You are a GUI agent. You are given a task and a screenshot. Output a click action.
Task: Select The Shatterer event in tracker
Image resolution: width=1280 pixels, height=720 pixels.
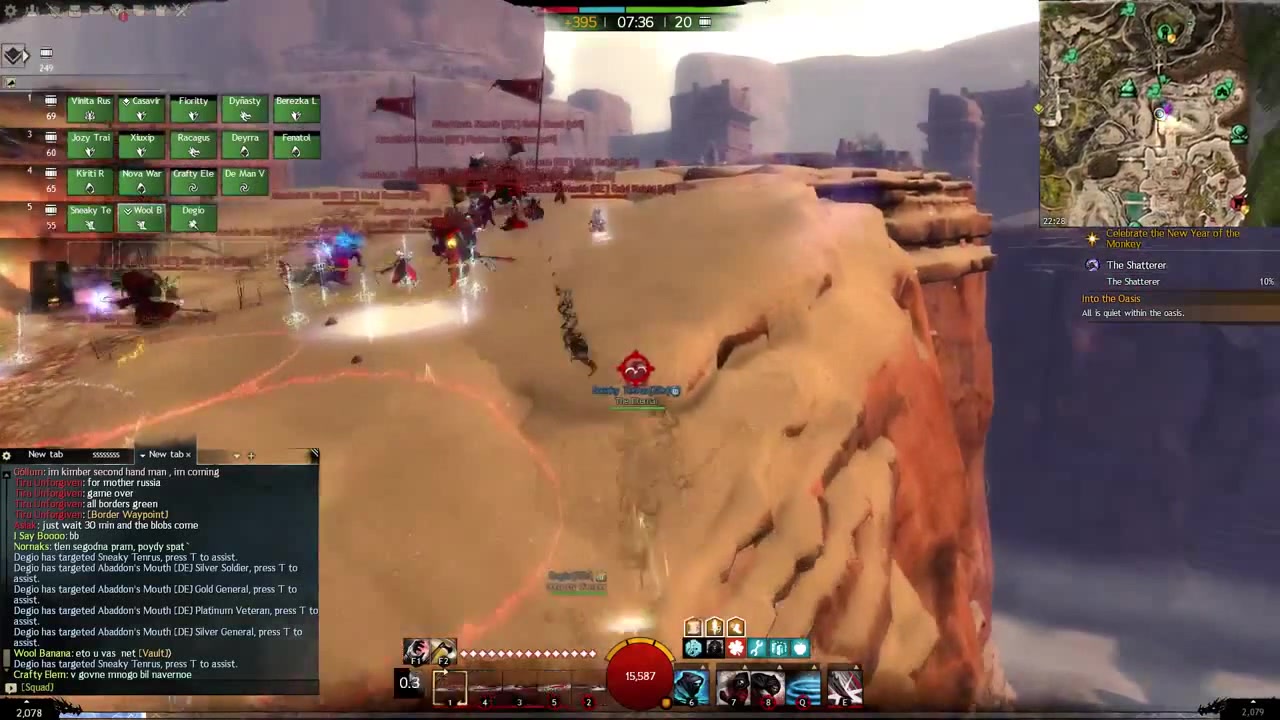point(1136,265)
